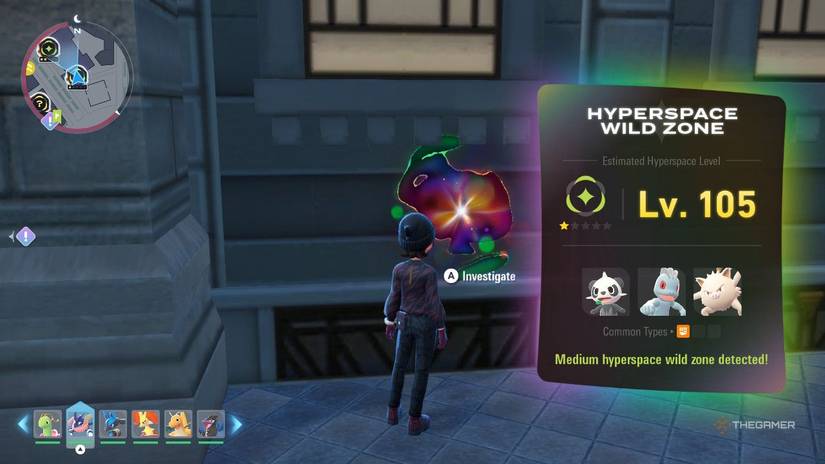This screenshot has width=825, height=464.
Task: Select the Lucario party slot
Action: pos(113,425)
